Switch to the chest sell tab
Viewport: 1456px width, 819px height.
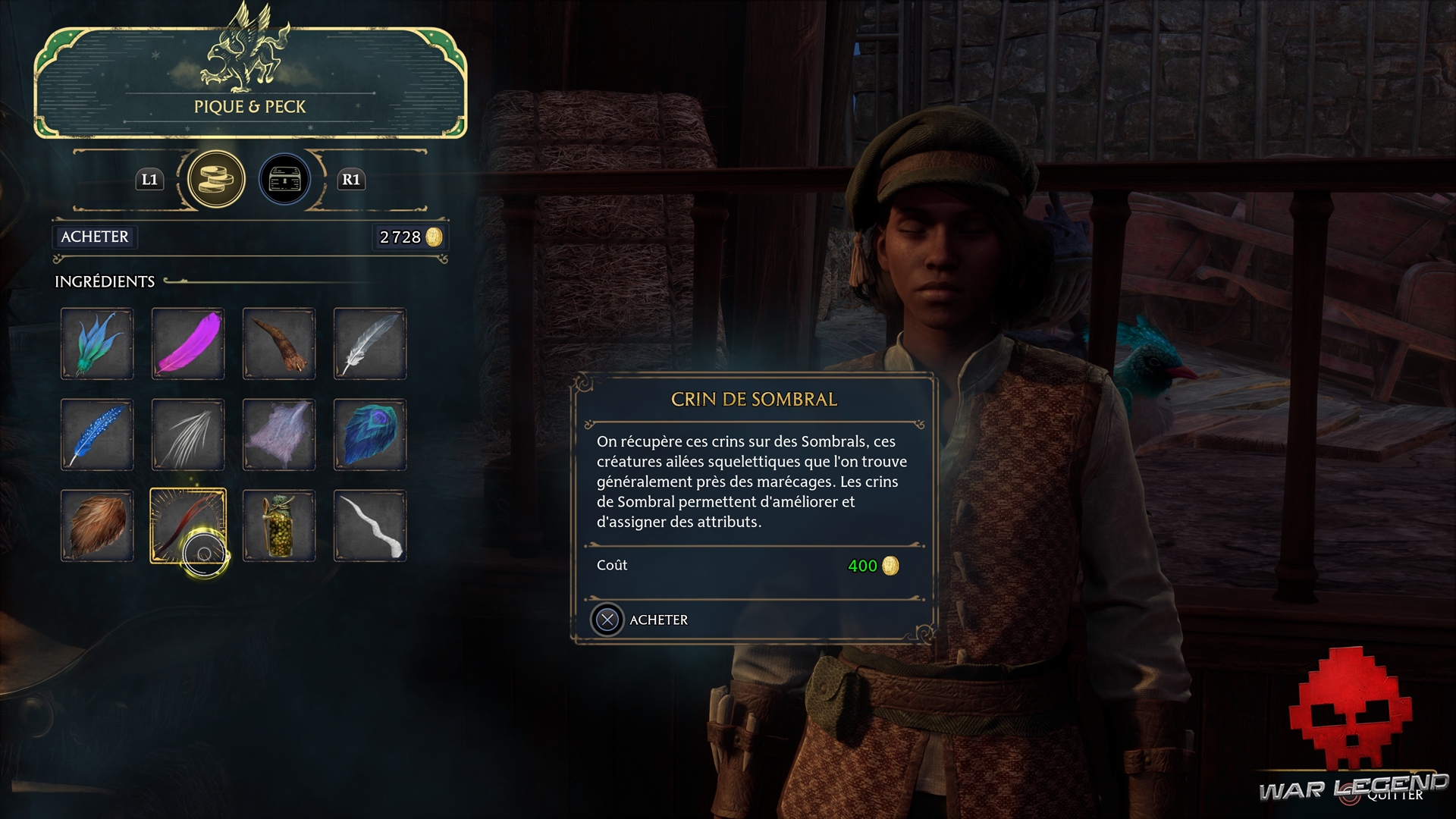285,180
